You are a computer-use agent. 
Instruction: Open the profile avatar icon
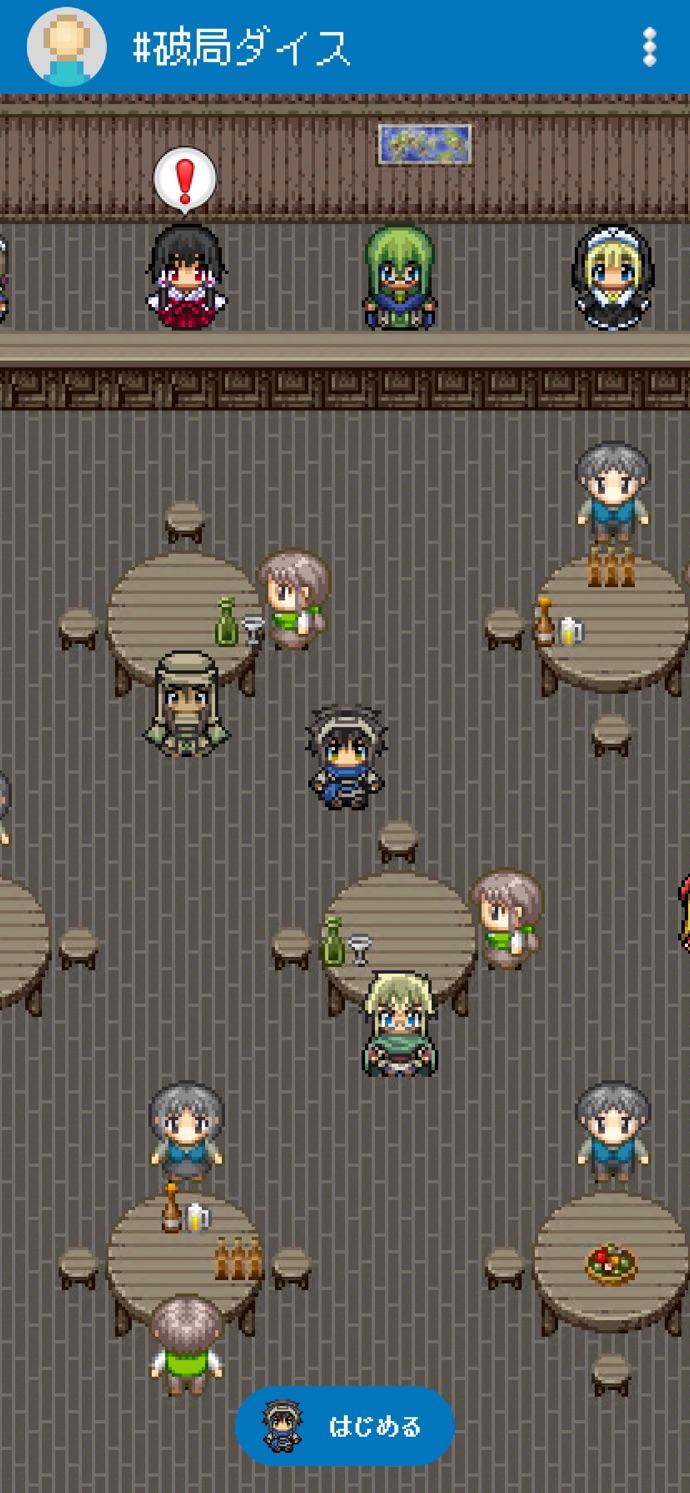pos(66,47)
